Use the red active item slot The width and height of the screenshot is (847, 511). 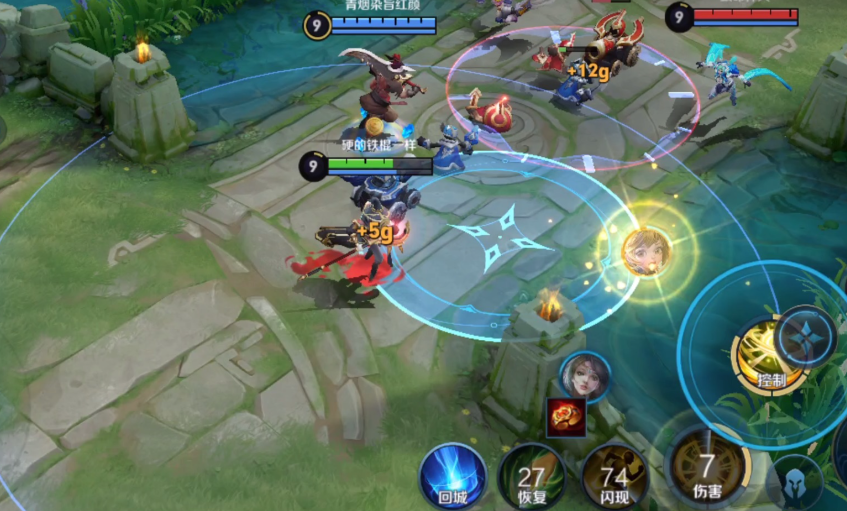pos(566,416)
